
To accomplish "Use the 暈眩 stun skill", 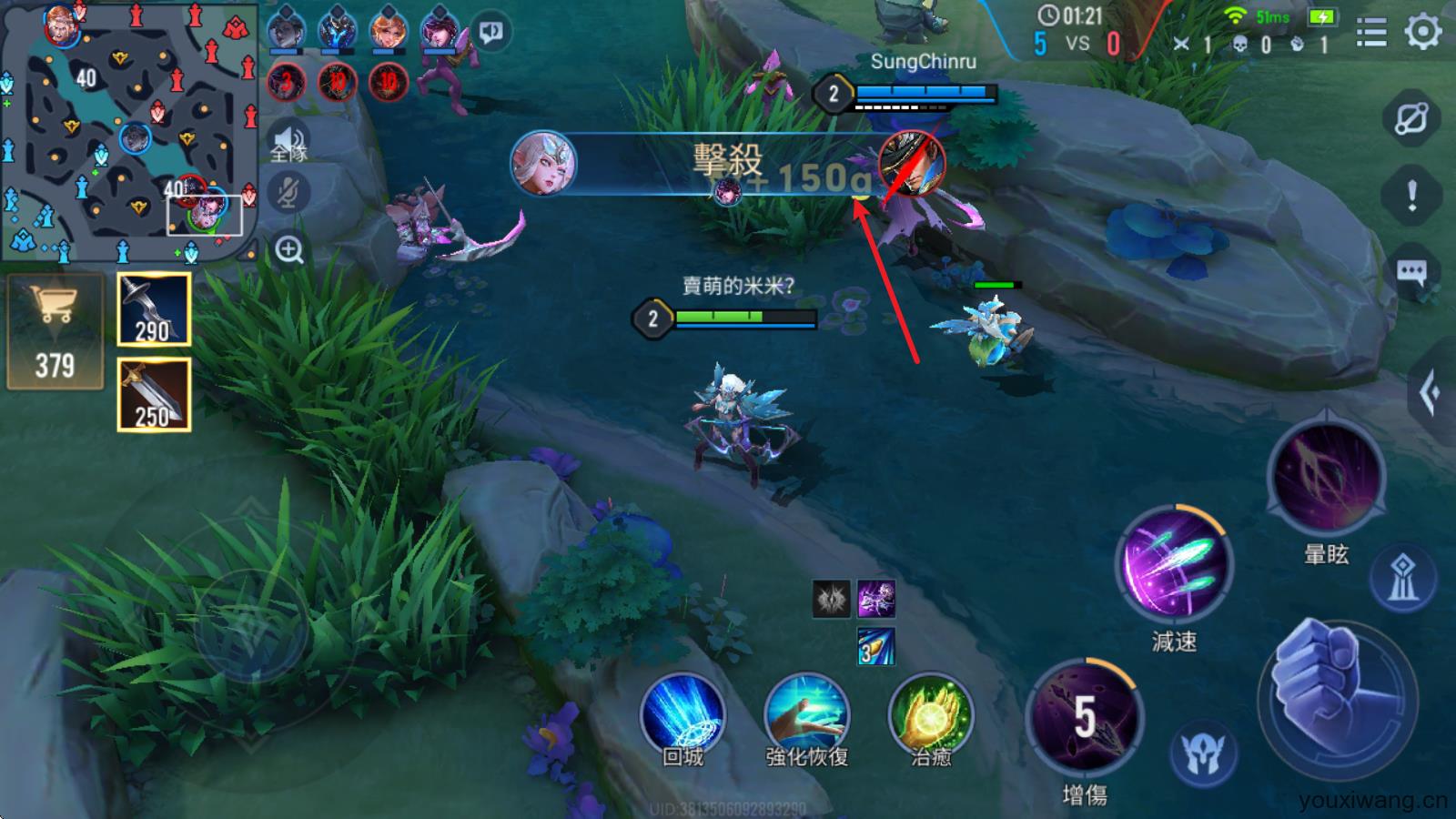I will point(1326,476).
